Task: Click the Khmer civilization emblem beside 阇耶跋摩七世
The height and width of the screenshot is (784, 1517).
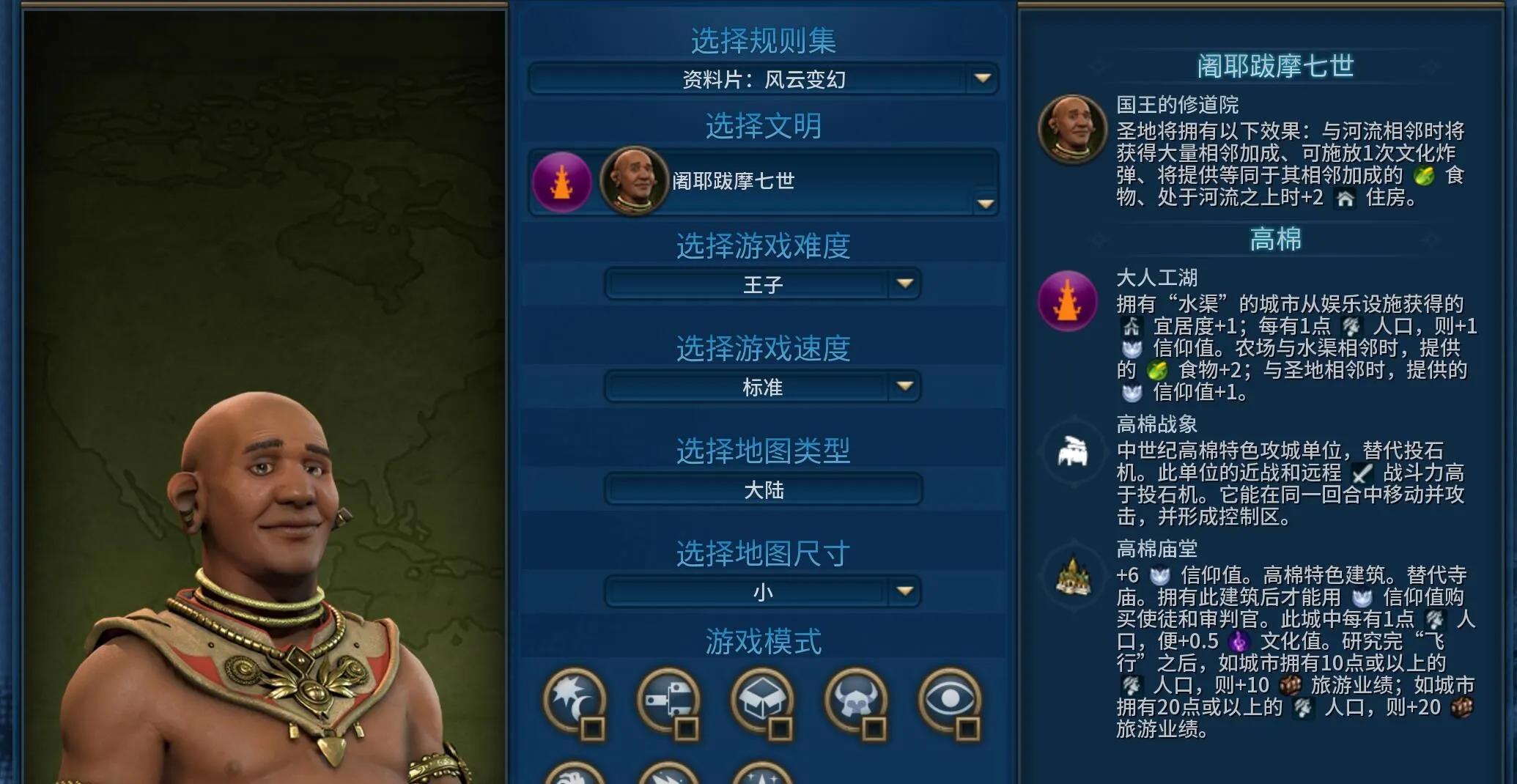Action: 561,182
